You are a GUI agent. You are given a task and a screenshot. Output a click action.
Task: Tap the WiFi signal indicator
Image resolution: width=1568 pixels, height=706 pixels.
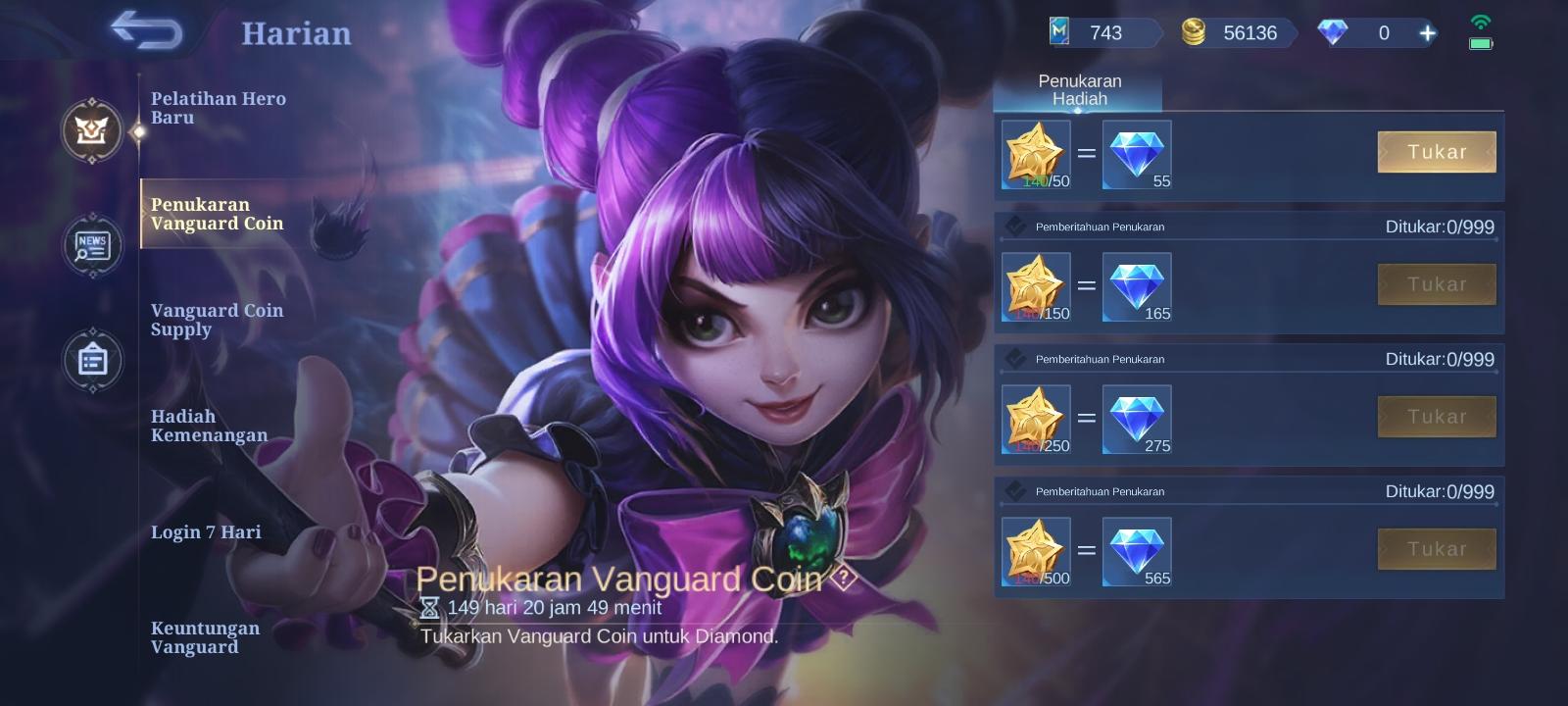click(1479, 18)
